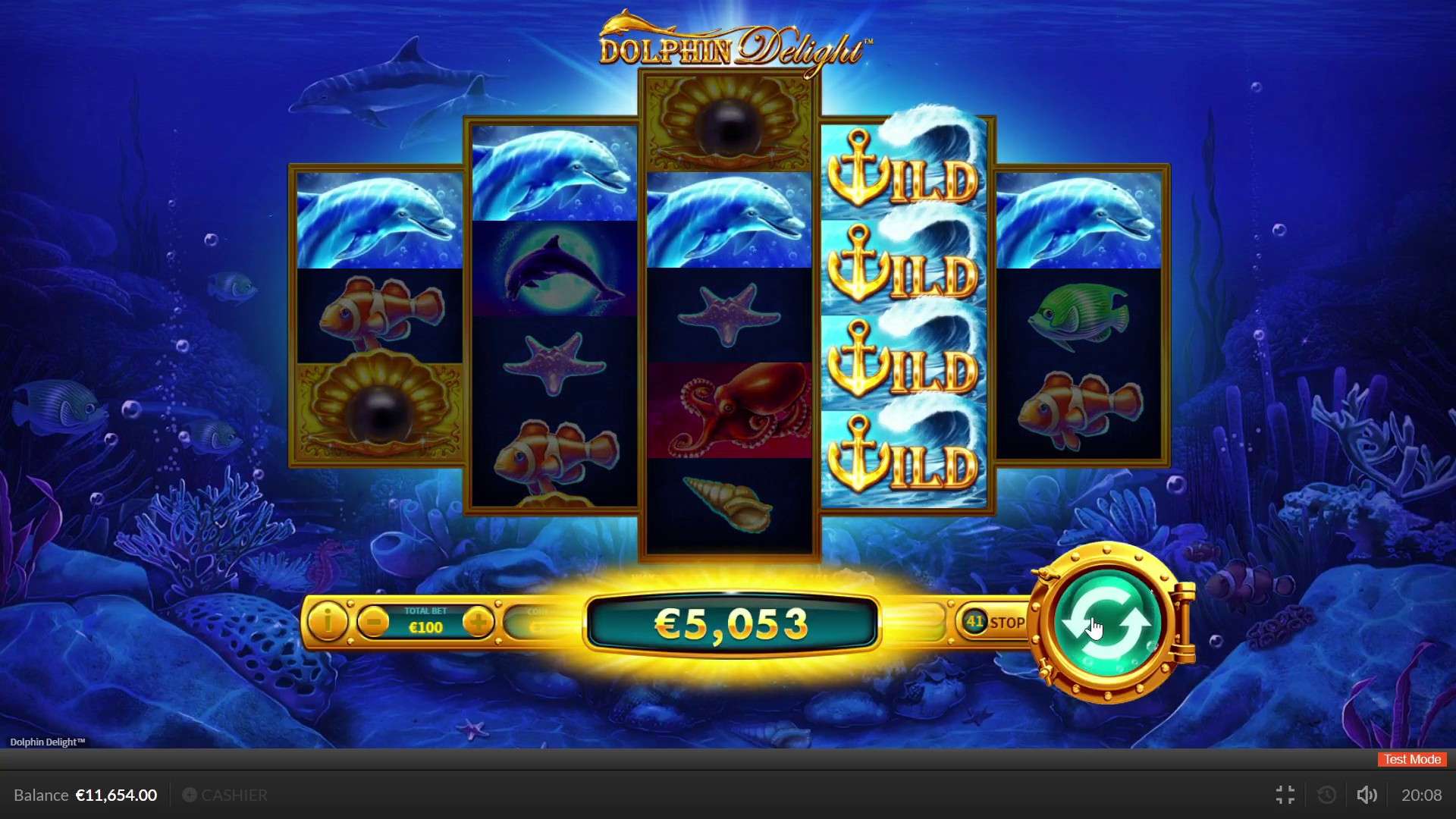Click the Total Bet €100 field

tap(426, 622)
